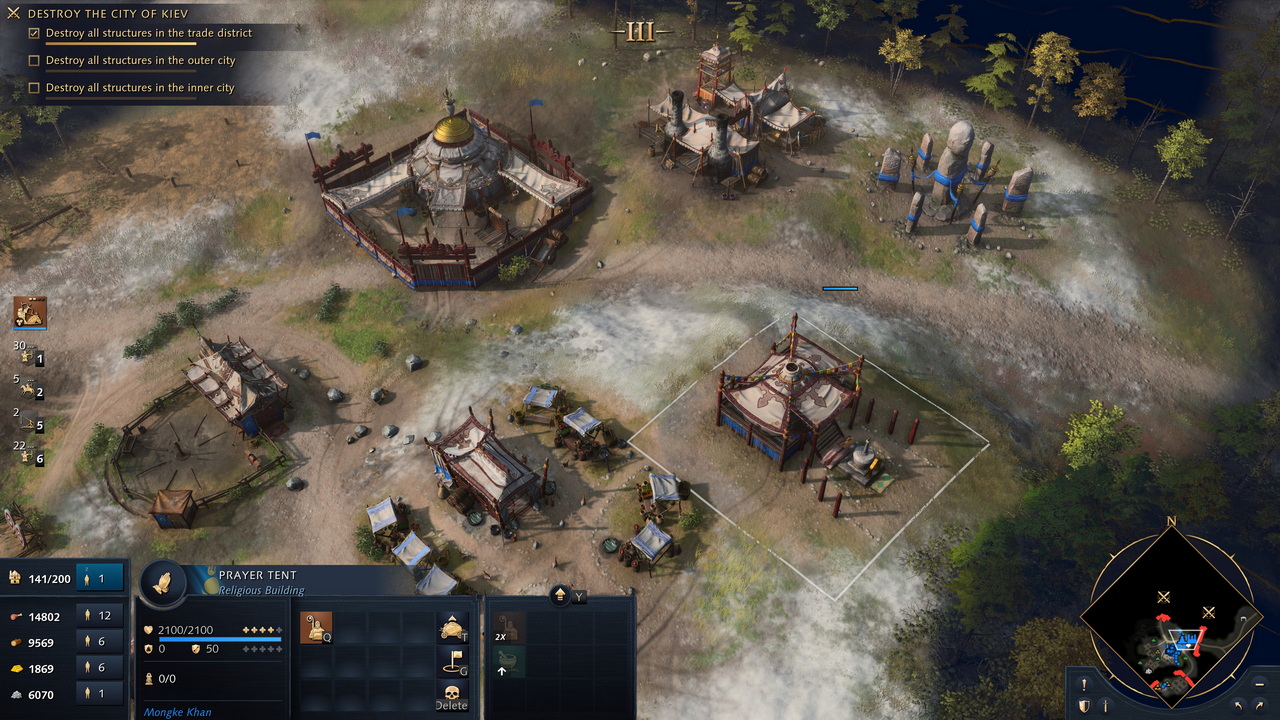The image size is (1280, 720).
Task: Select control group 5 siege units
Action: click(29, 422)
